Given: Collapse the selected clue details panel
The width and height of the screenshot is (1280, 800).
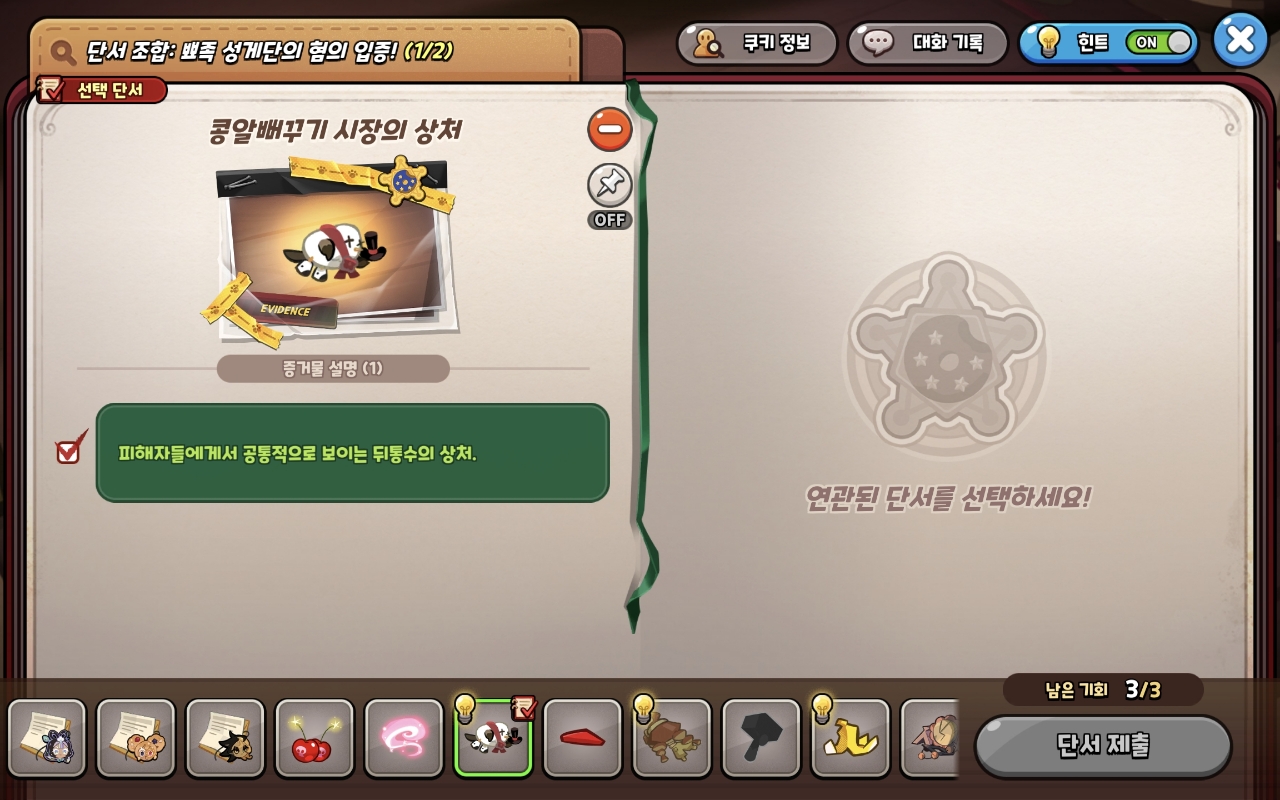Looking at the screenshot, I should (x=610, y=130).
